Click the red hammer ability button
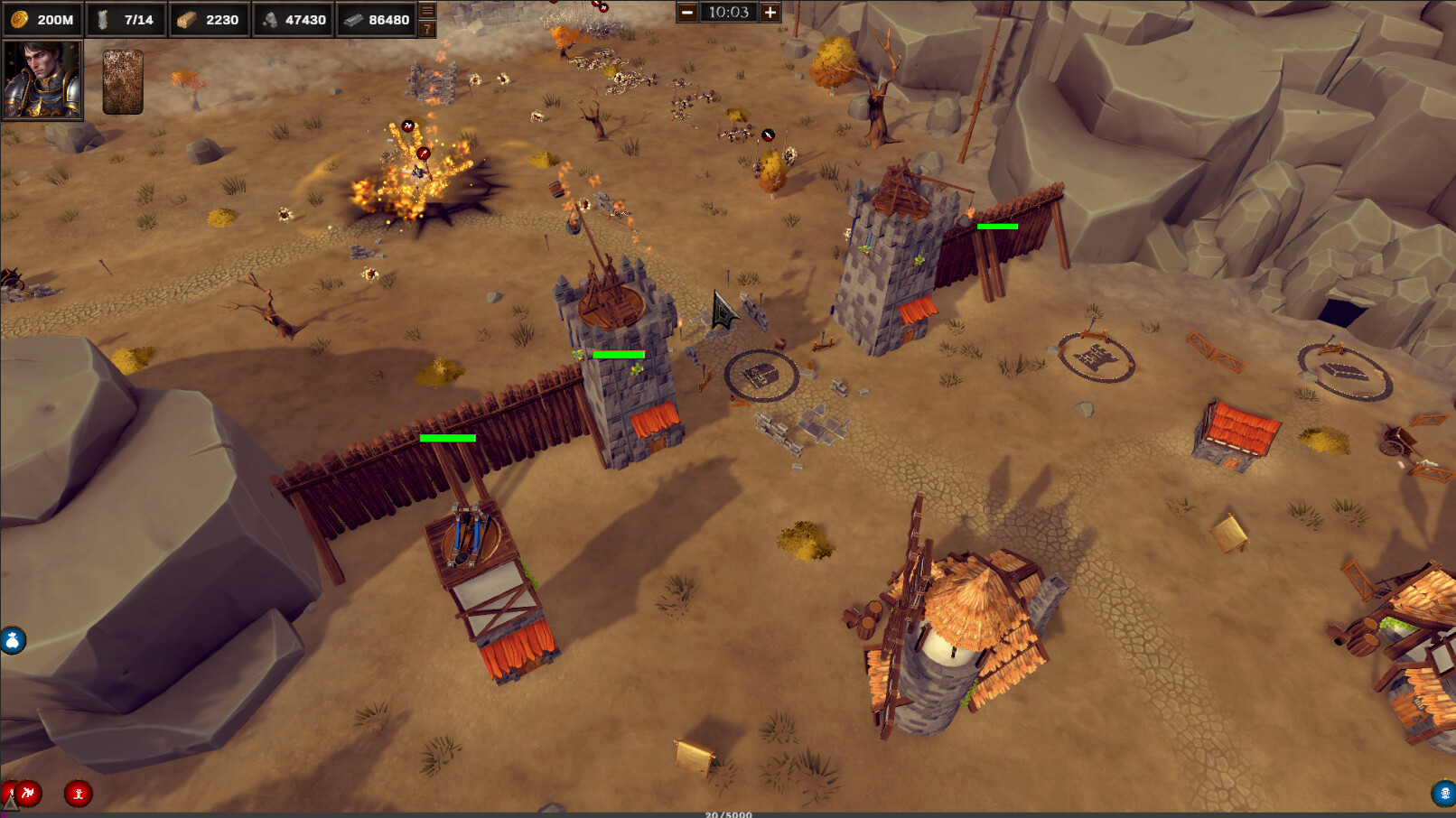The height and width of the screenshot is (818, 1456). pos(27,795)
